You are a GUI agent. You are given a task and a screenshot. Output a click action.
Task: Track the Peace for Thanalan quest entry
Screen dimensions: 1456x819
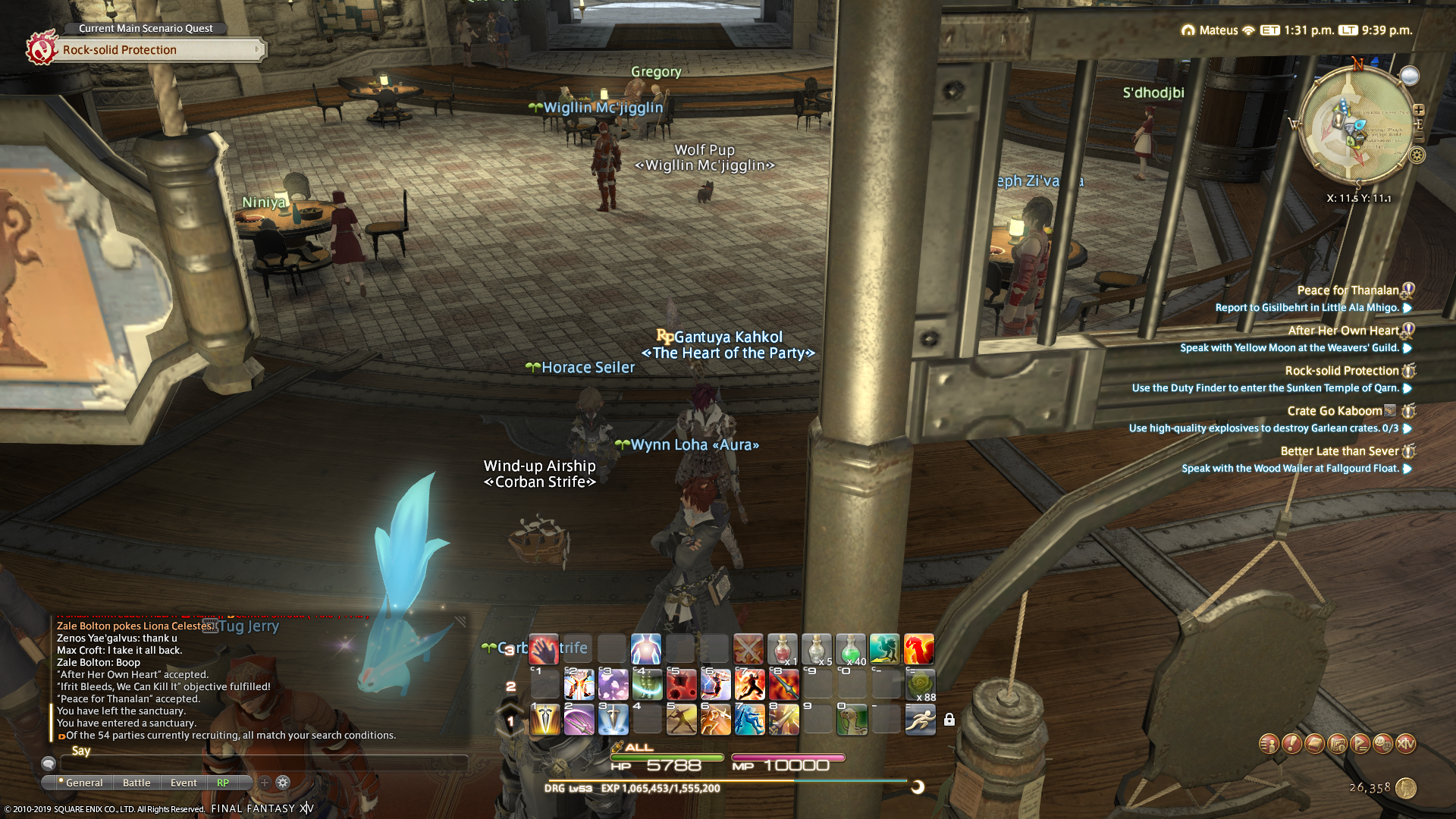(x=1348, y=290)
